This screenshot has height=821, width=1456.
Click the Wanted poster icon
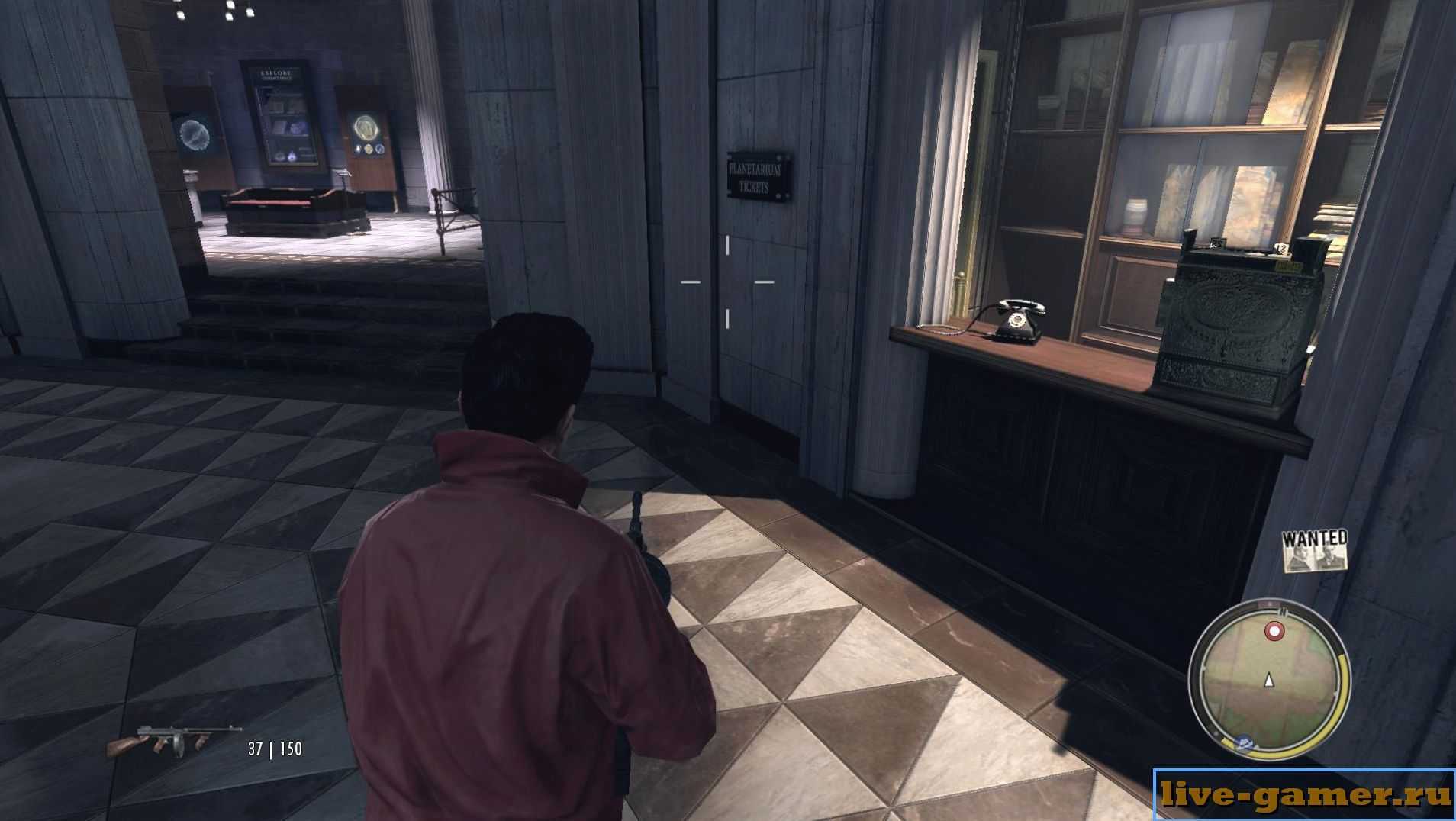[1314, 551]
